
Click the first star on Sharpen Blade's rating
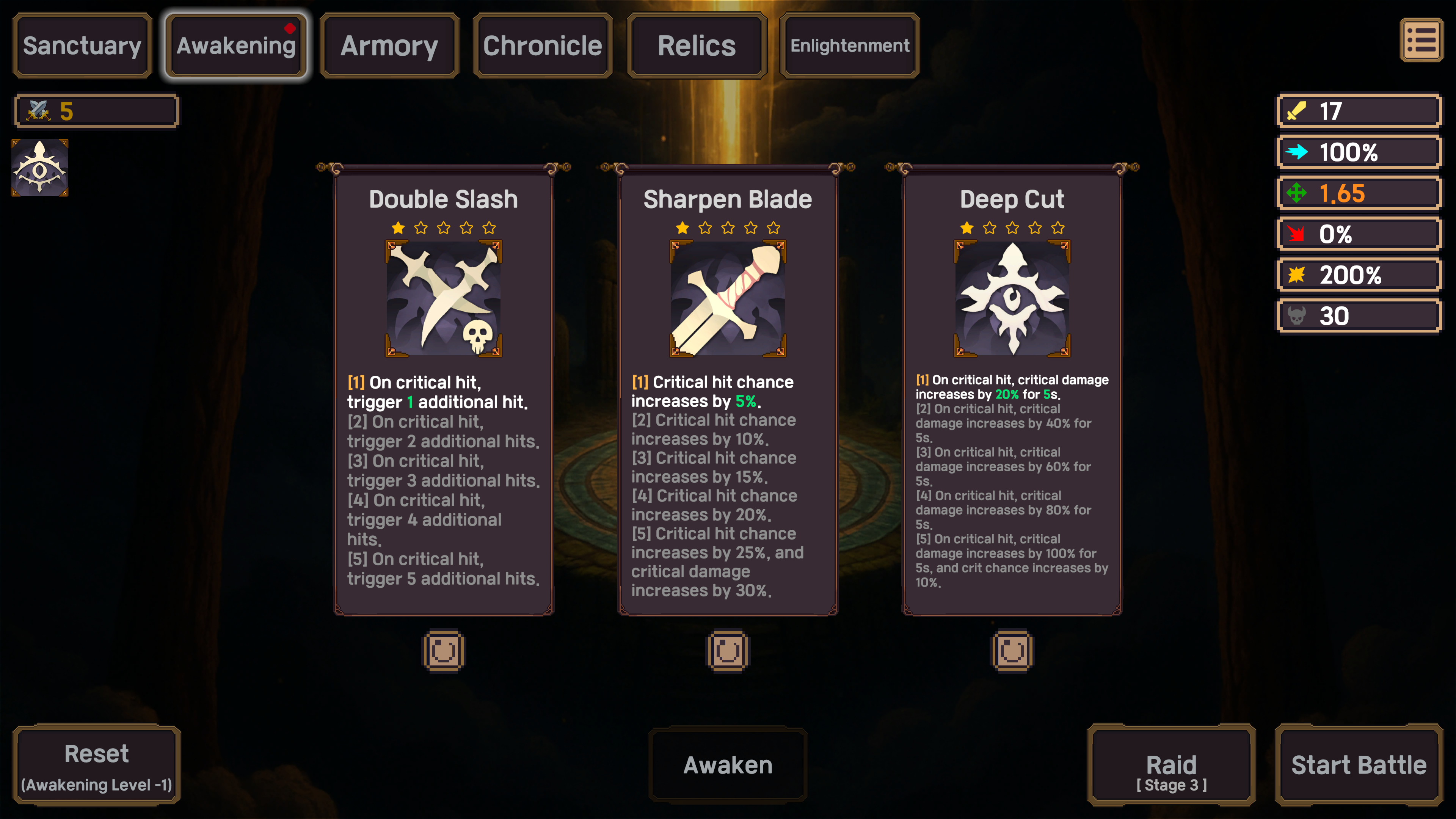tap(682, 228)
